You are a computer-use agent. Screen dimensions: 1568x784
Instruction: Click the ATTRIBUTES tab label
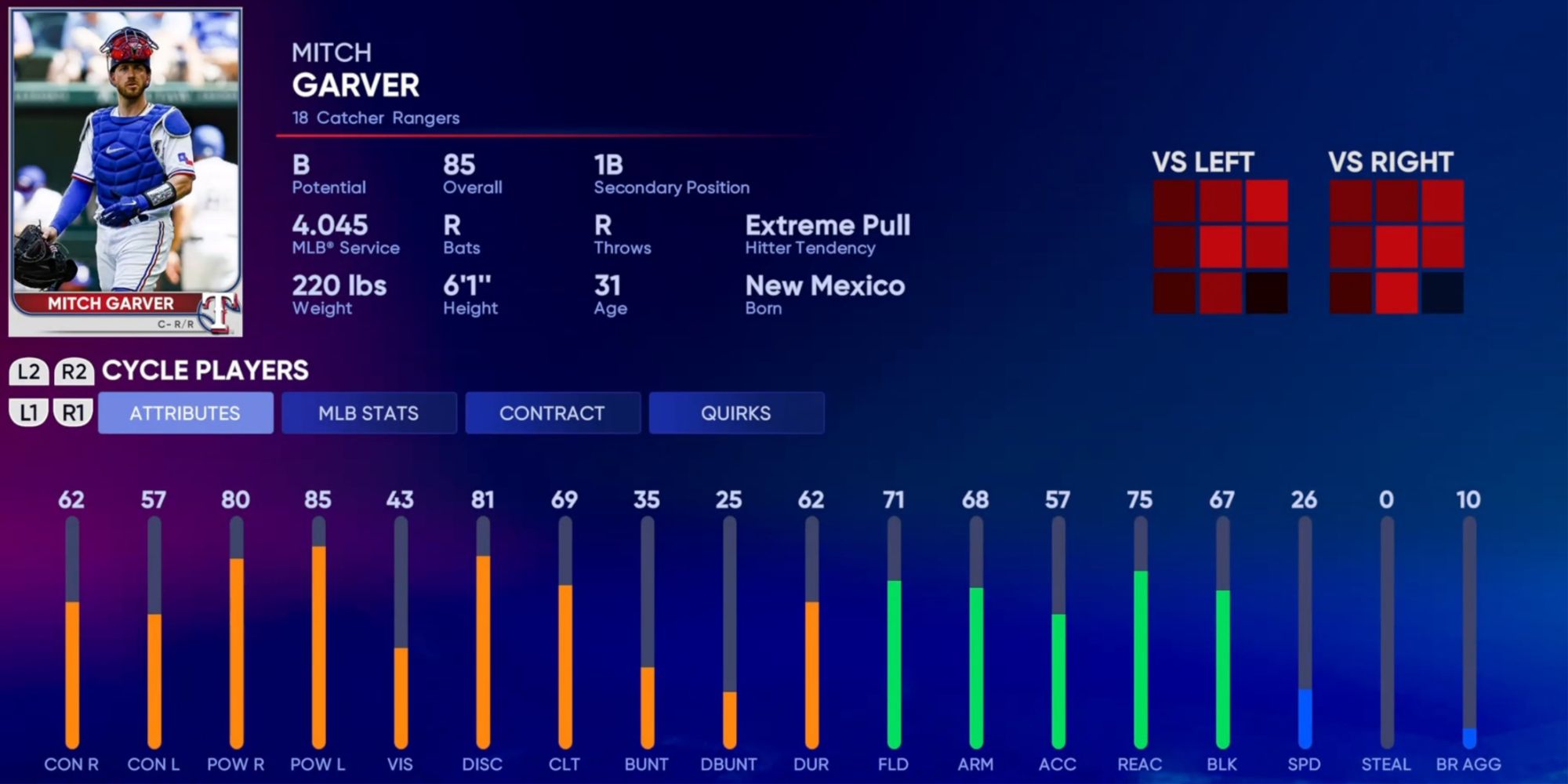click(x=185, y=412)
